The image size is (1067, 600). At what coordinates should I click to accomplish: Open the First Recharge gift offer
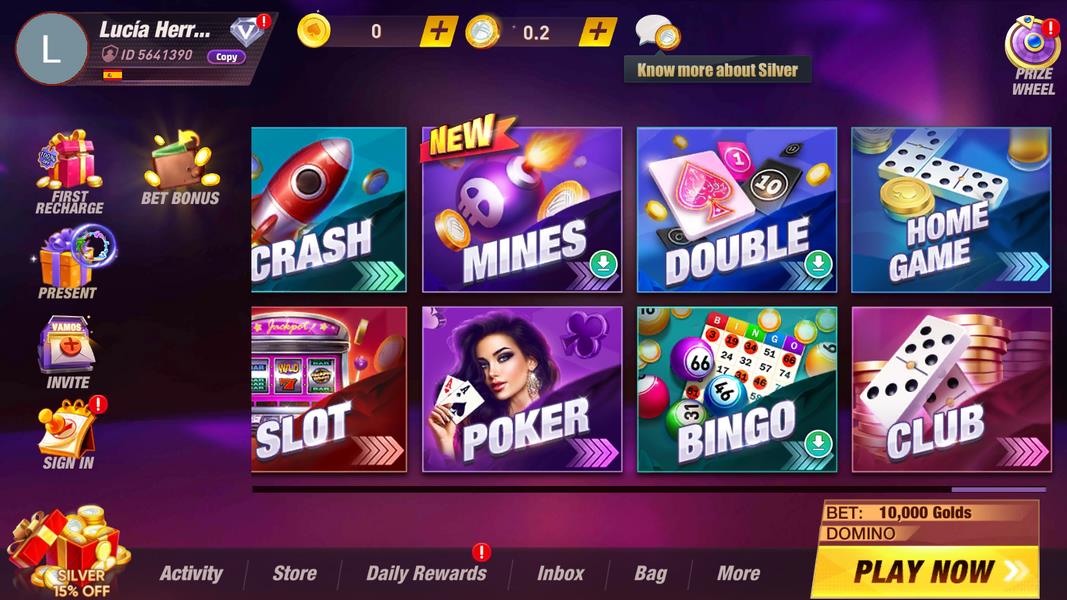click(x=69, y=172)
